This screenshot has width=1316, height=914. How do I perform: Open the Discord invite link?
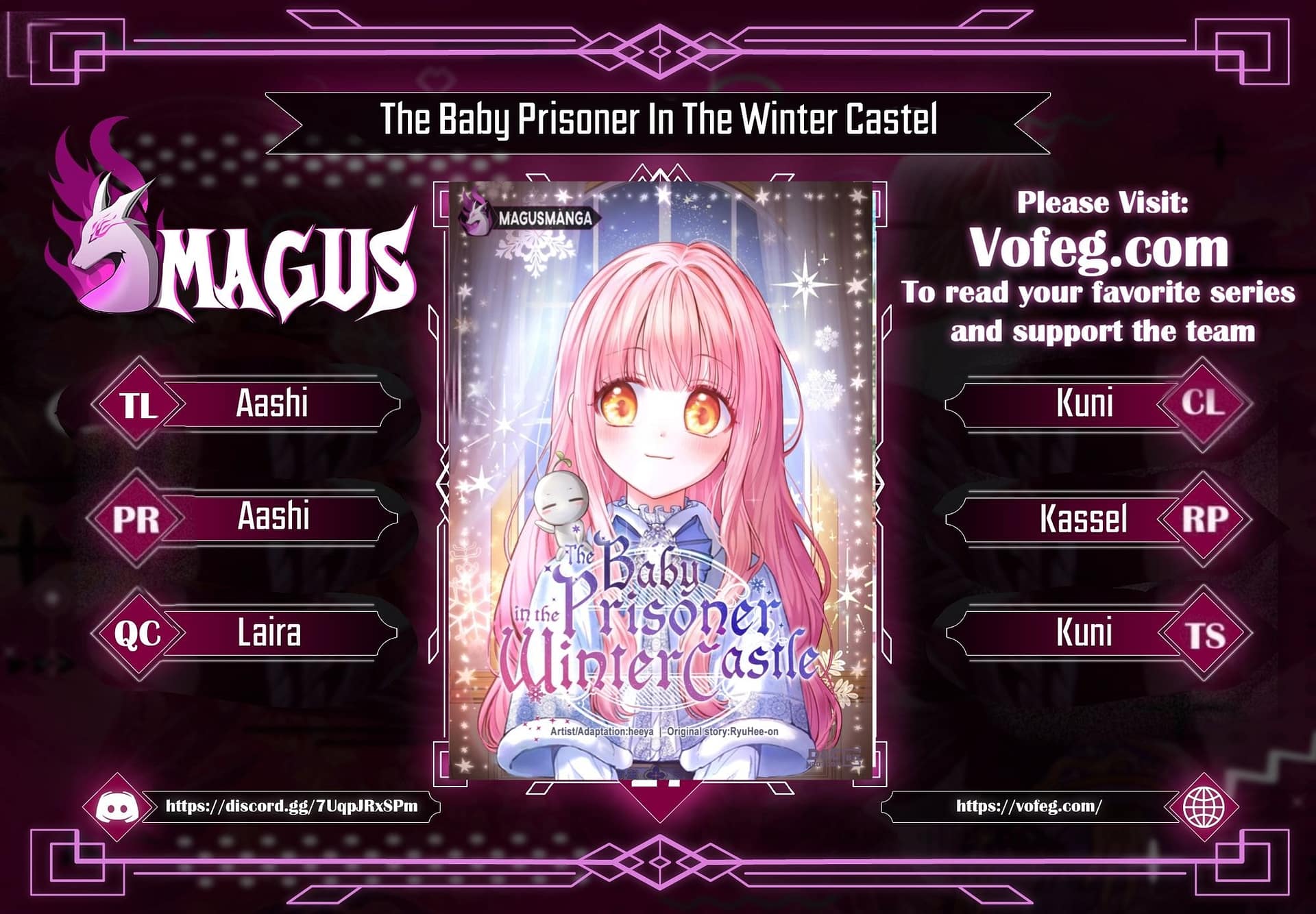(x=291, y=806)
